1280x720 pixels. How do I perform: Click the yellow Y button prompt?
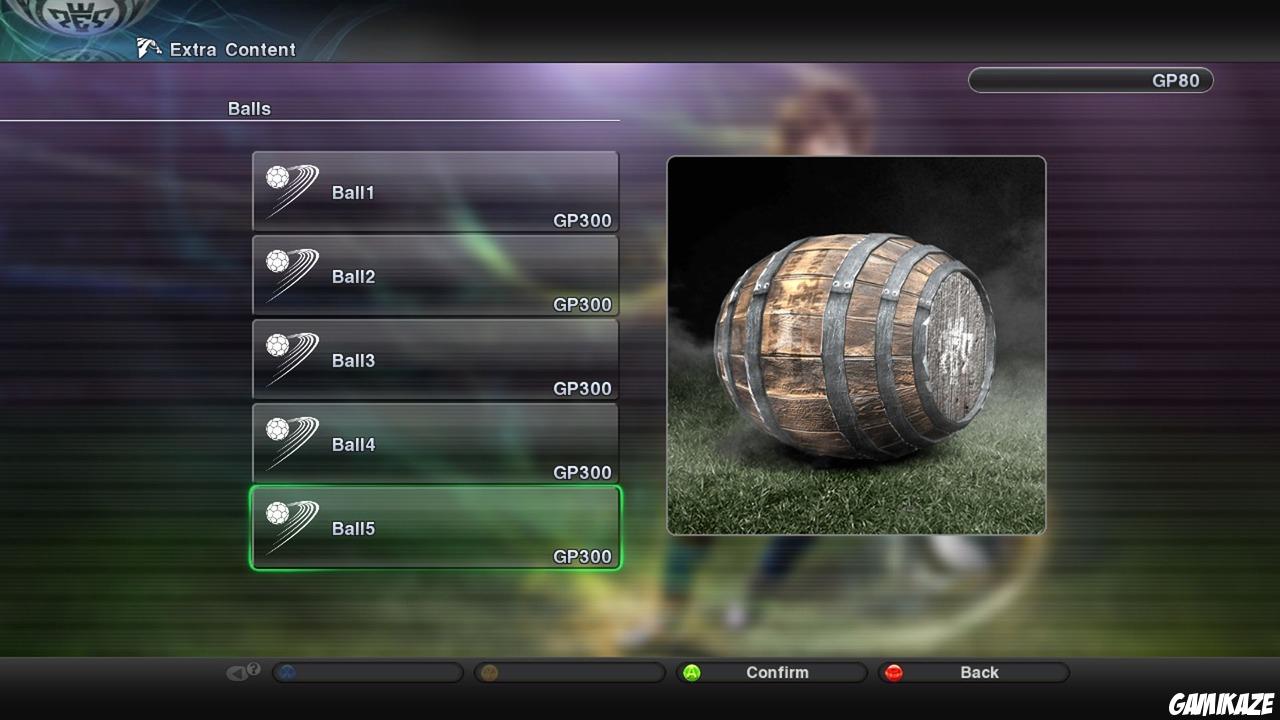coord(490,671)
